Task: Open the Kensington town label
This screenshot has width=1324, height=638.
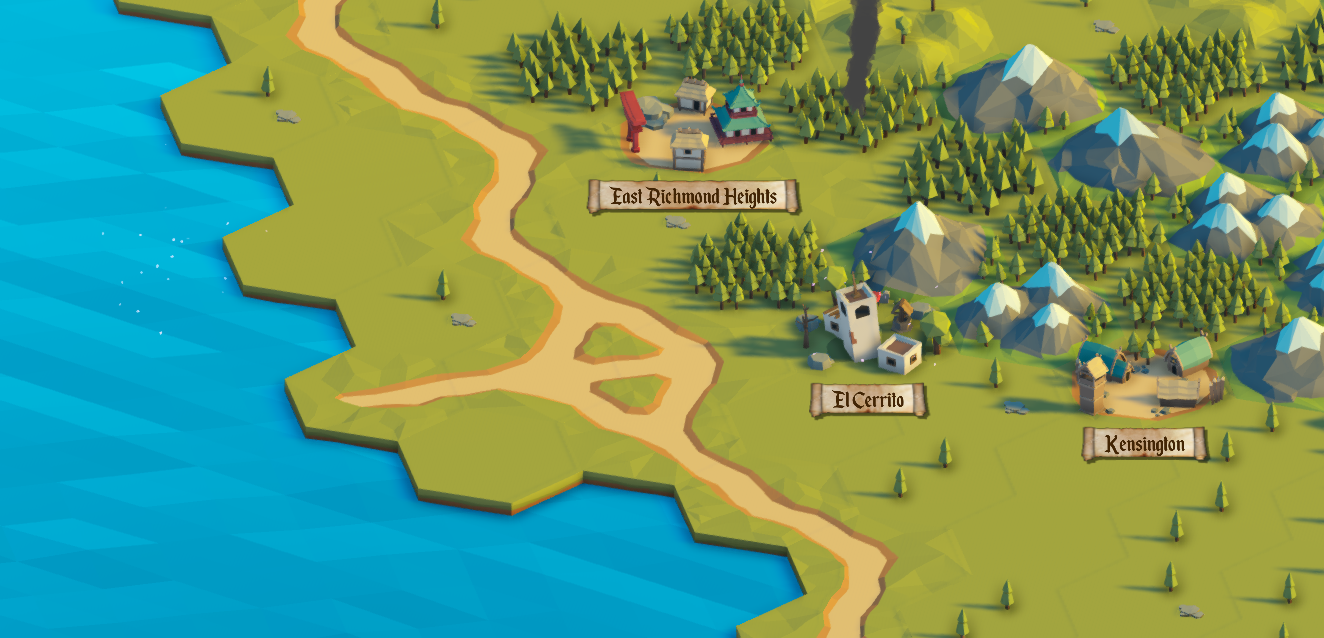Action: coord(1145,444)
